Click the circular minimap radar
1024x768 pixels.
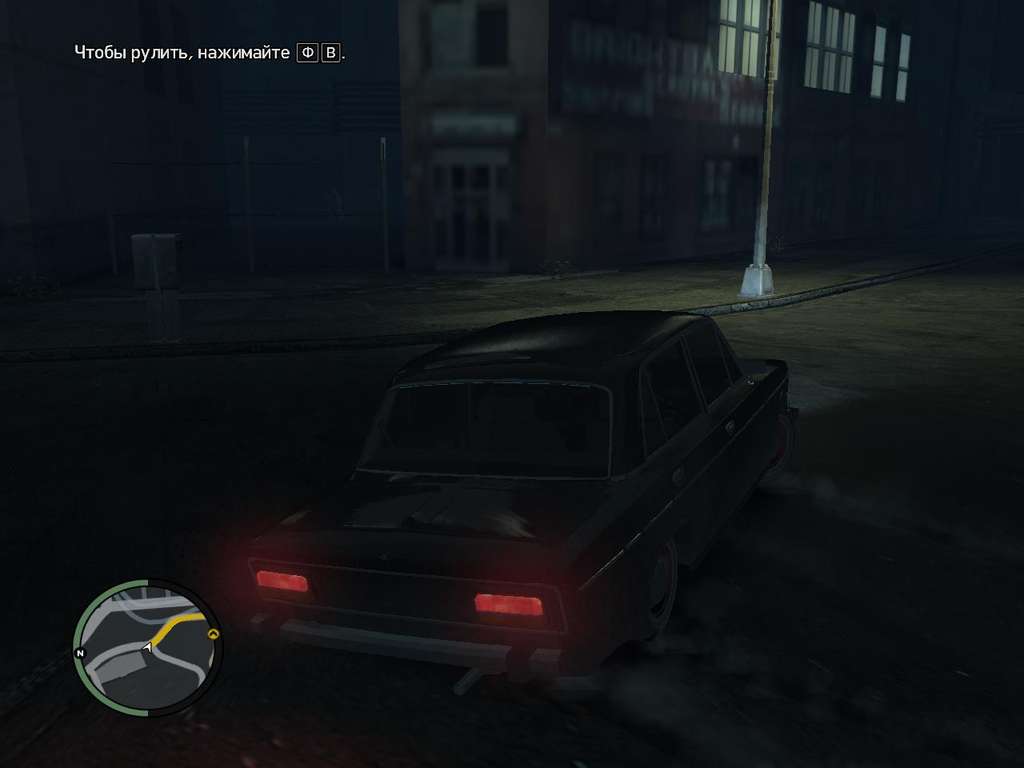point(148,648)
